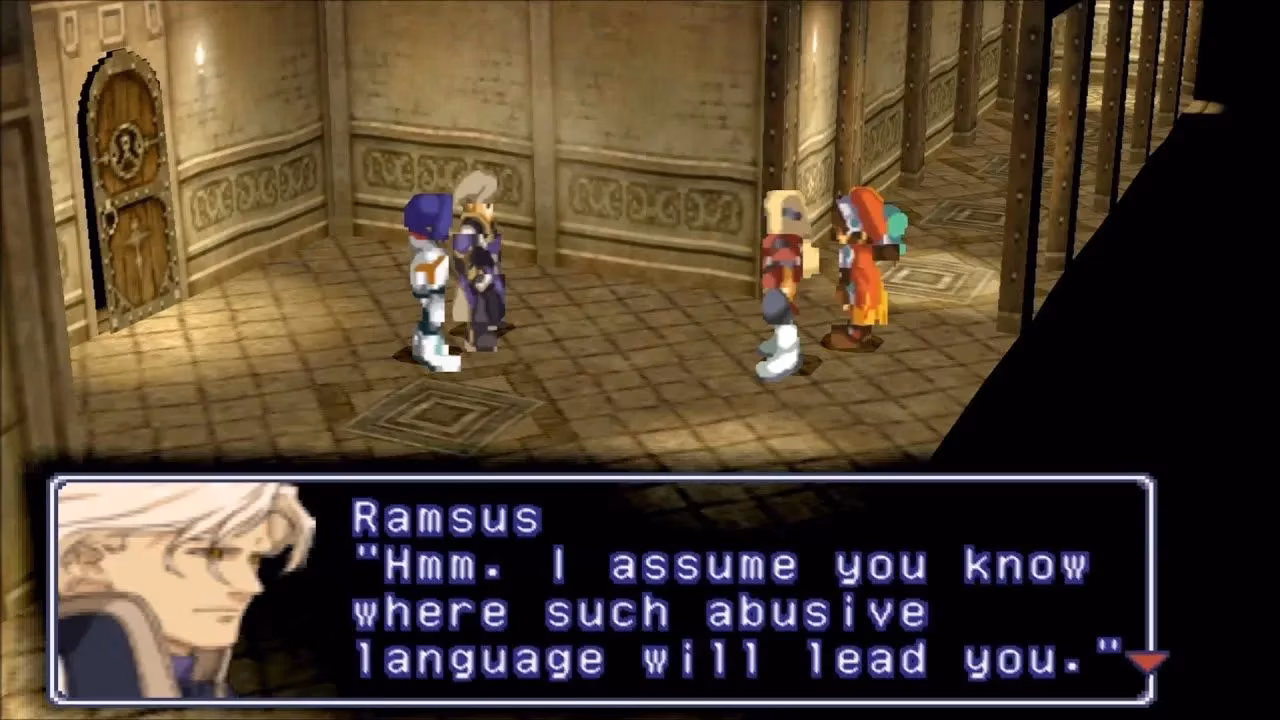
Task: Select Ramsus standing in the room
Action: click(478, 260)
